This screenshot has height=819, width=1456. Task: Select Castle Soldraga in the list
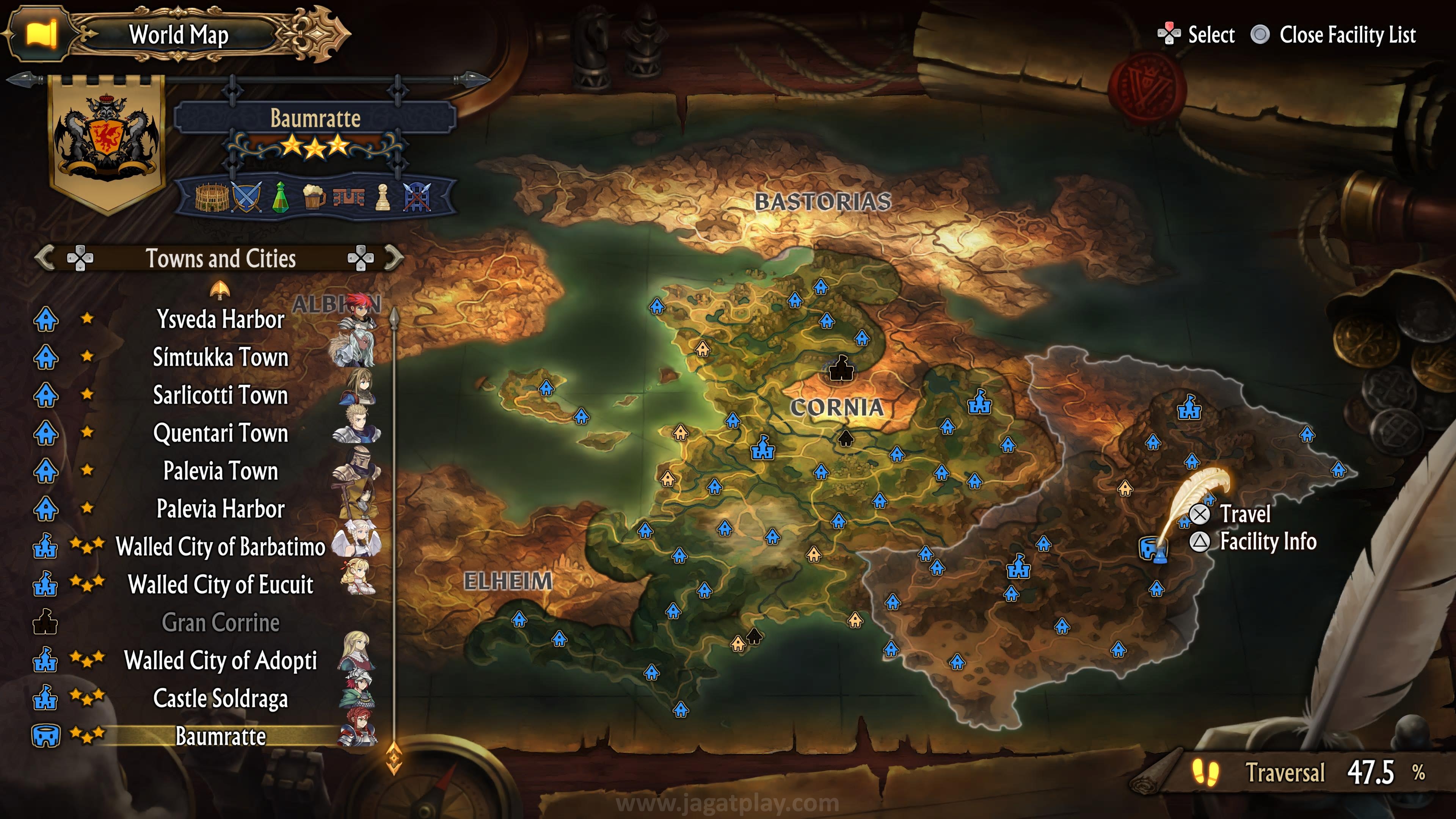coord(220,698)
